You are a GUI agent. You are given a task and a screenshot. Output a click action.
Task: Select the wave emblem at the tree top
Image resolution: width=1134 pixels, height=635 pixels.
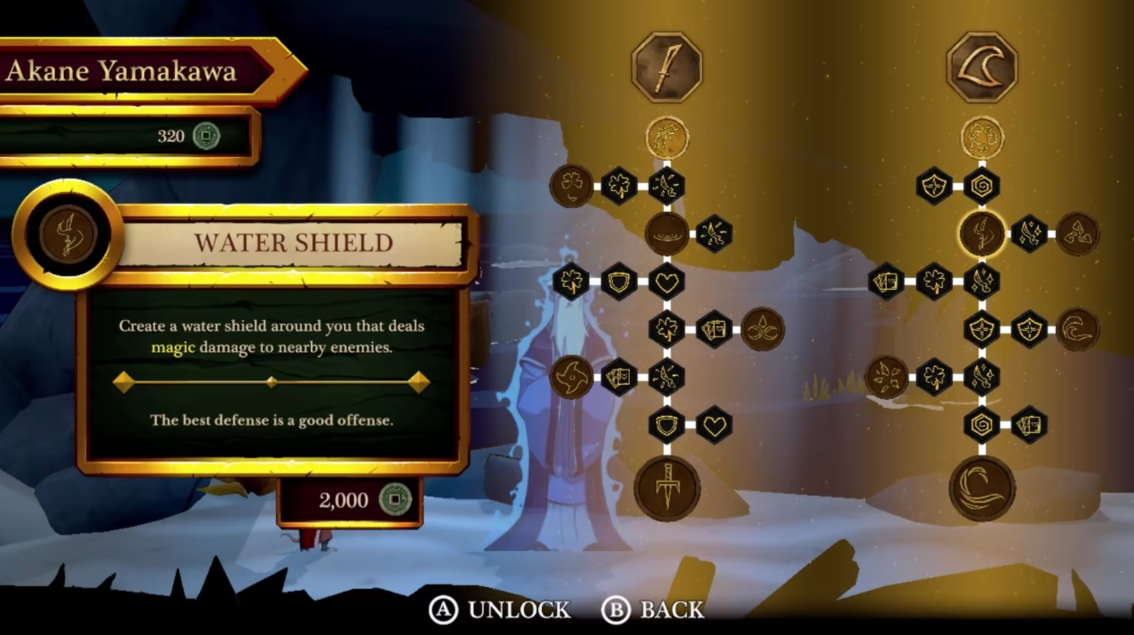982,68
